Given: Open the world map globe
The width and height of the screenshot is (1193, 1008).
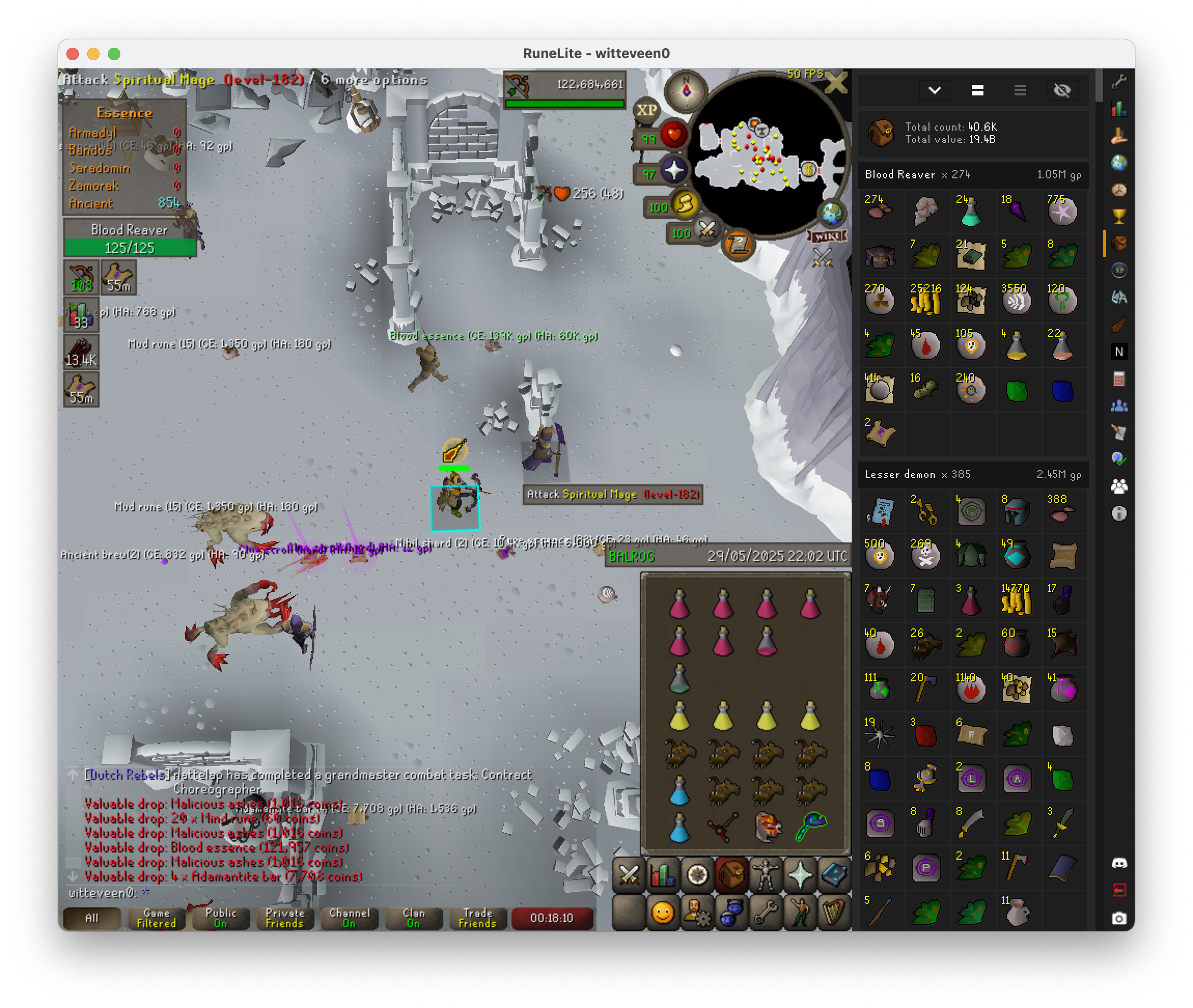Looking at the screenshot, I should [x=831, y=214].
